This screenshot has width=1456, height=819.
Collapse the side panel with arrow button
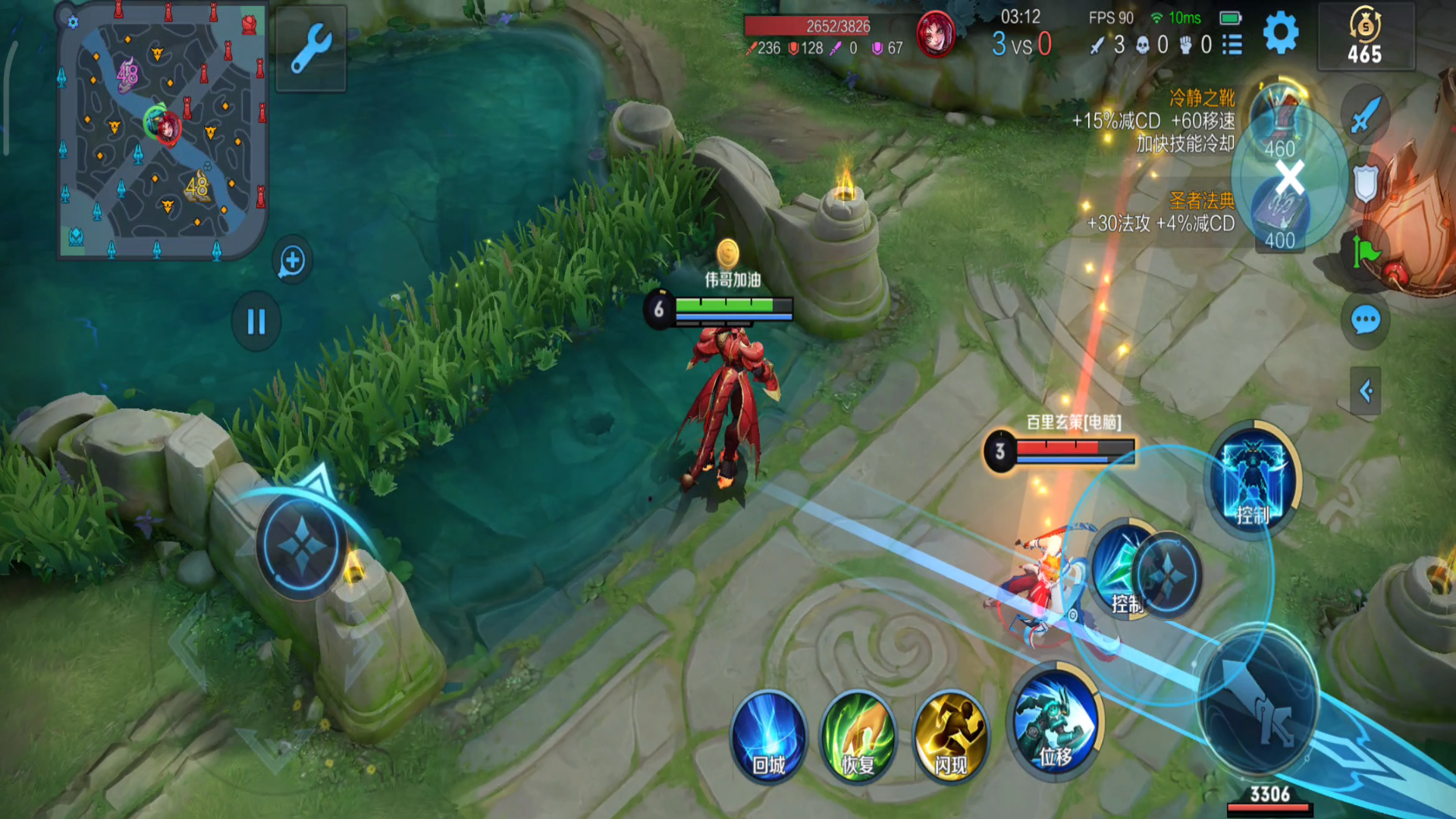(x=1365, y=391)
